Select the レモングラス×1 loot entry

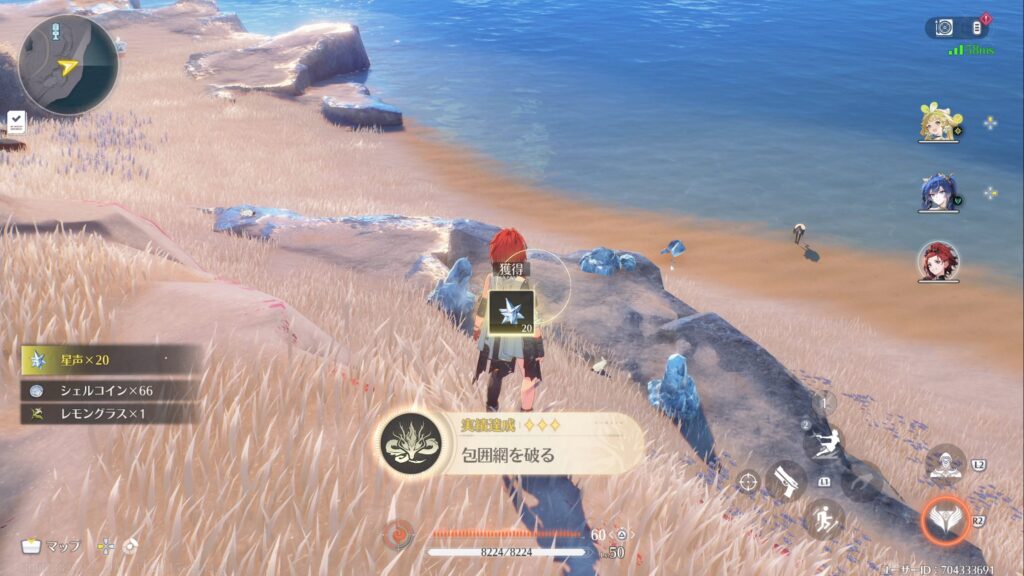pyautogui.click(x=110, y=413)
